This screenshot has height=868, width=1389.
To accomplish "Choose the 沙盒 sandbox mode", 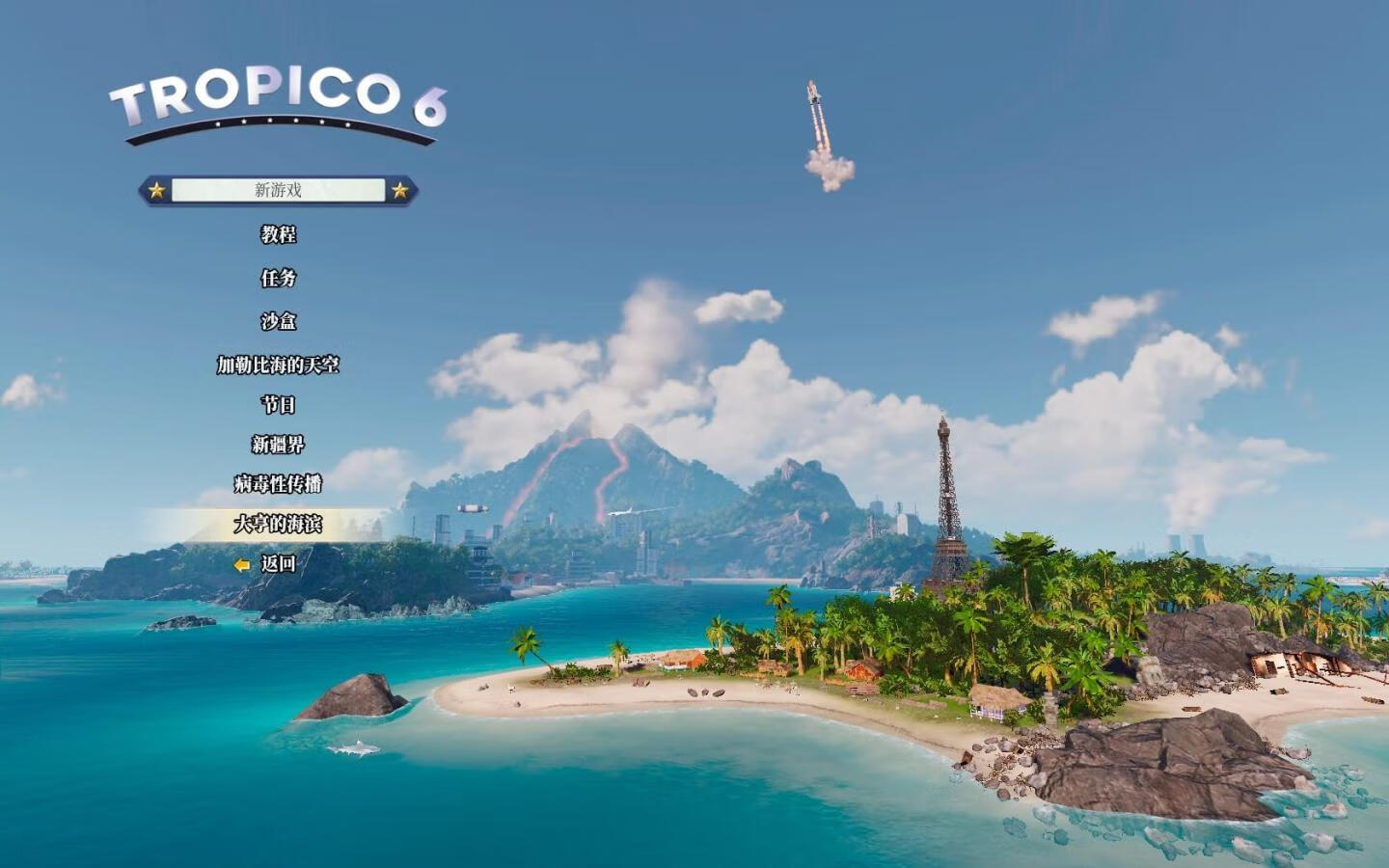I will (x=278, y=321).
